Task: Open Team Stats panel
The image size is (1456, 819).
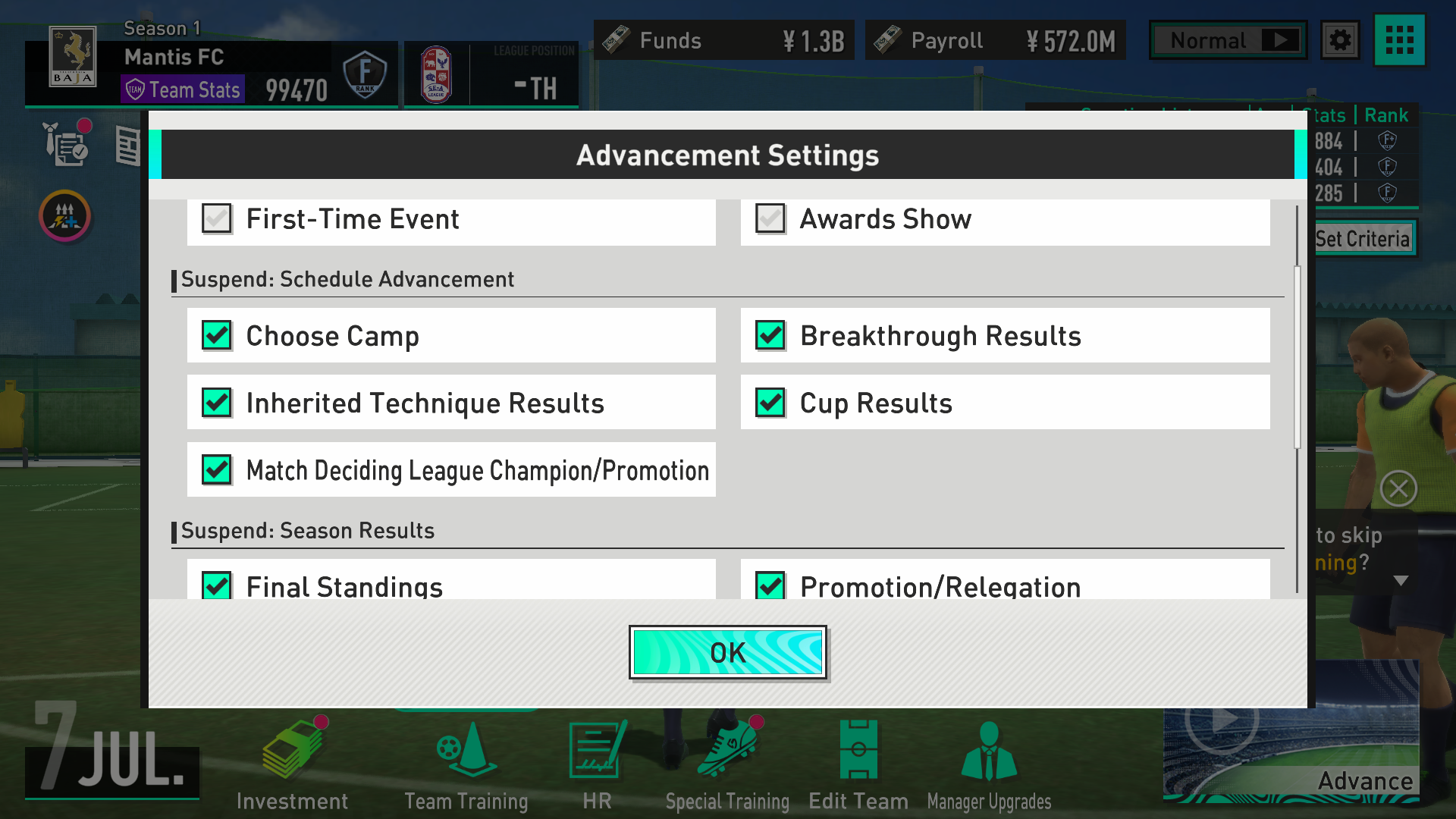Action: pyautogui.click(x=183, y=89)
